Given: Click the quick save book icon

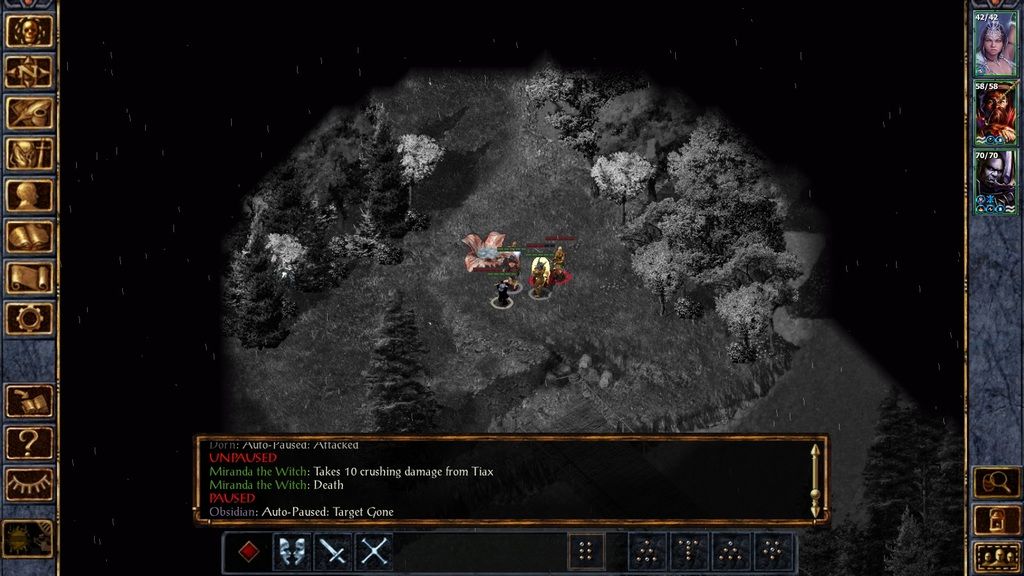Looking at the screenshot, I should tap(29, 401).
